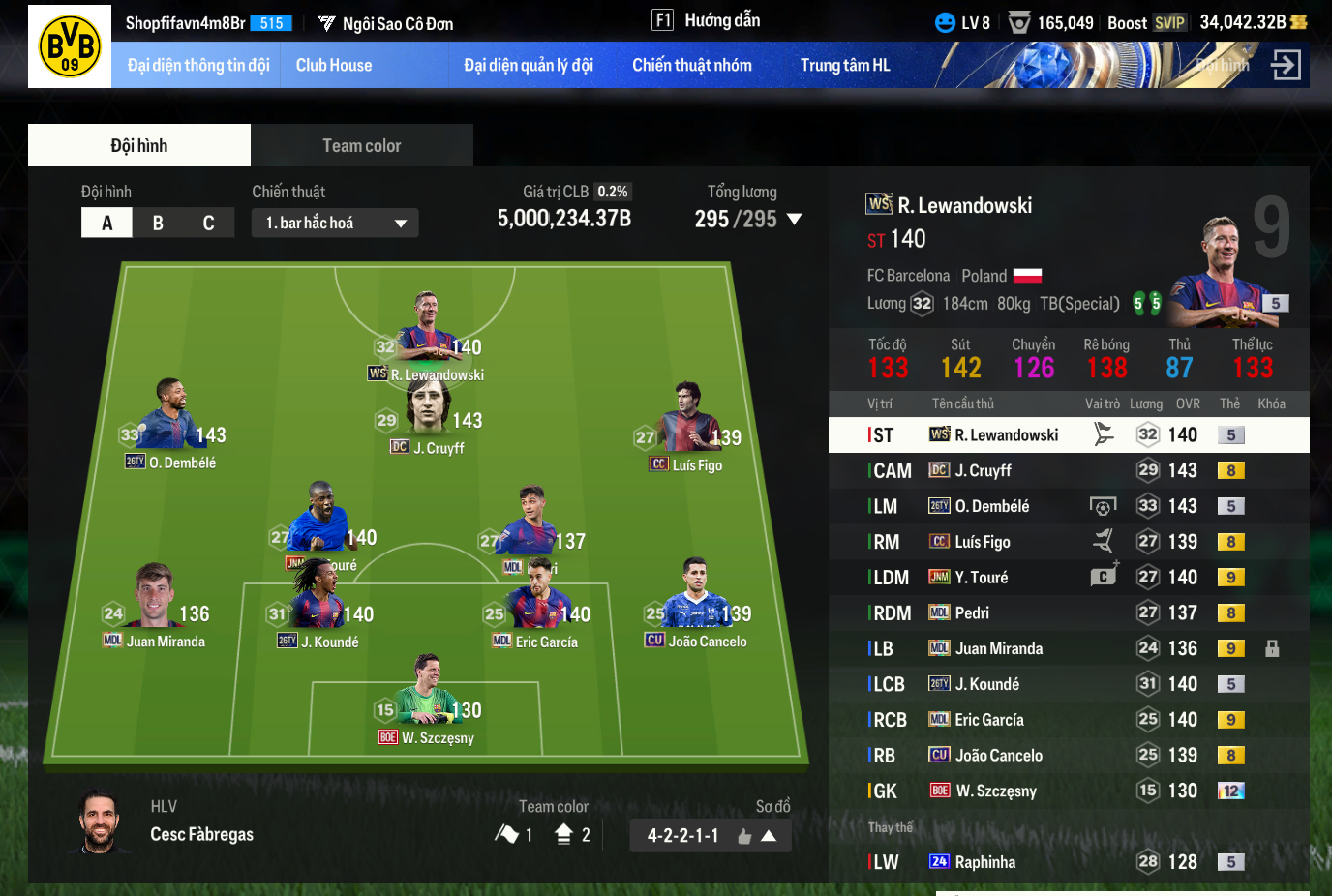Viewport: 1332px width, 896px height.
Task: Select squad slot C
Action: tap(208, 224)
